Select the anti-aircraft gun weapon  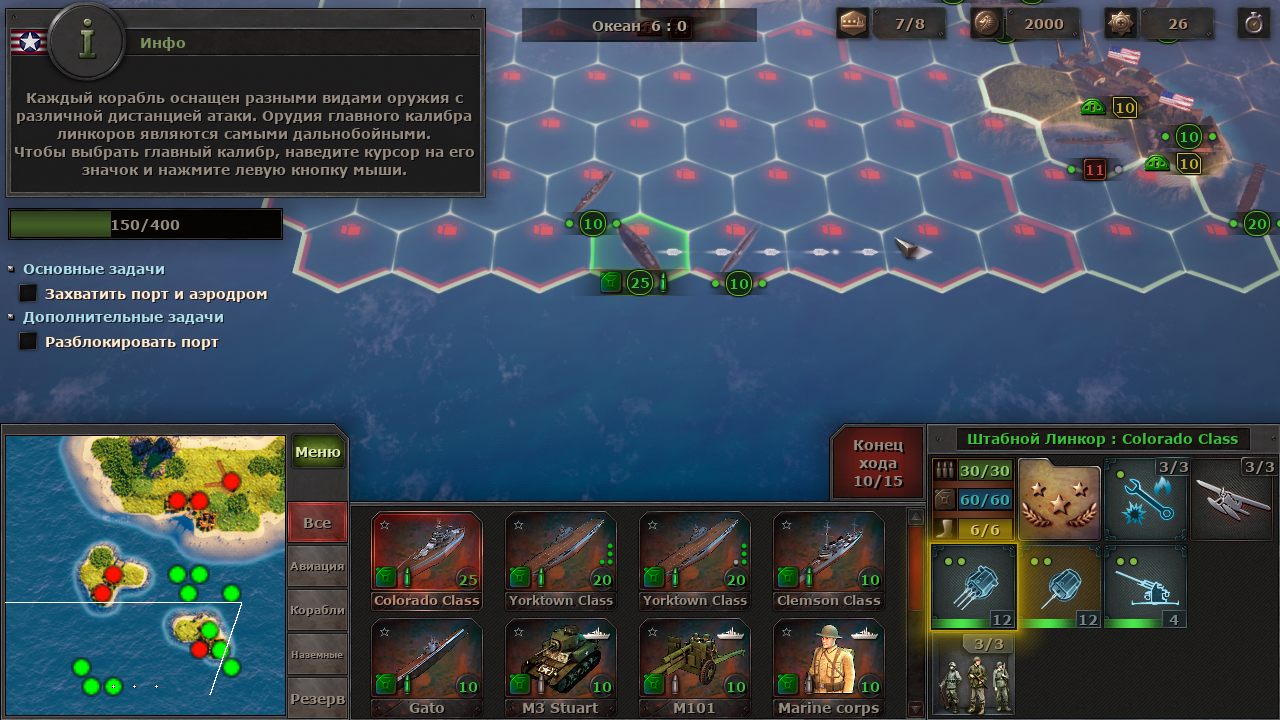(1146, 587)
